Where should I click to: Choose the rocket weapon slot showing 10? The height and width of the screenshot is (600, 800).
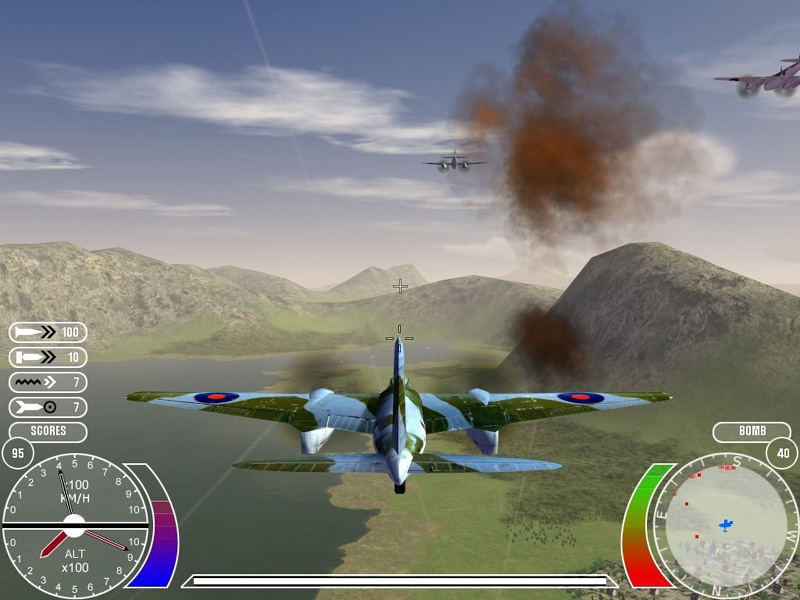pos(48,357)
